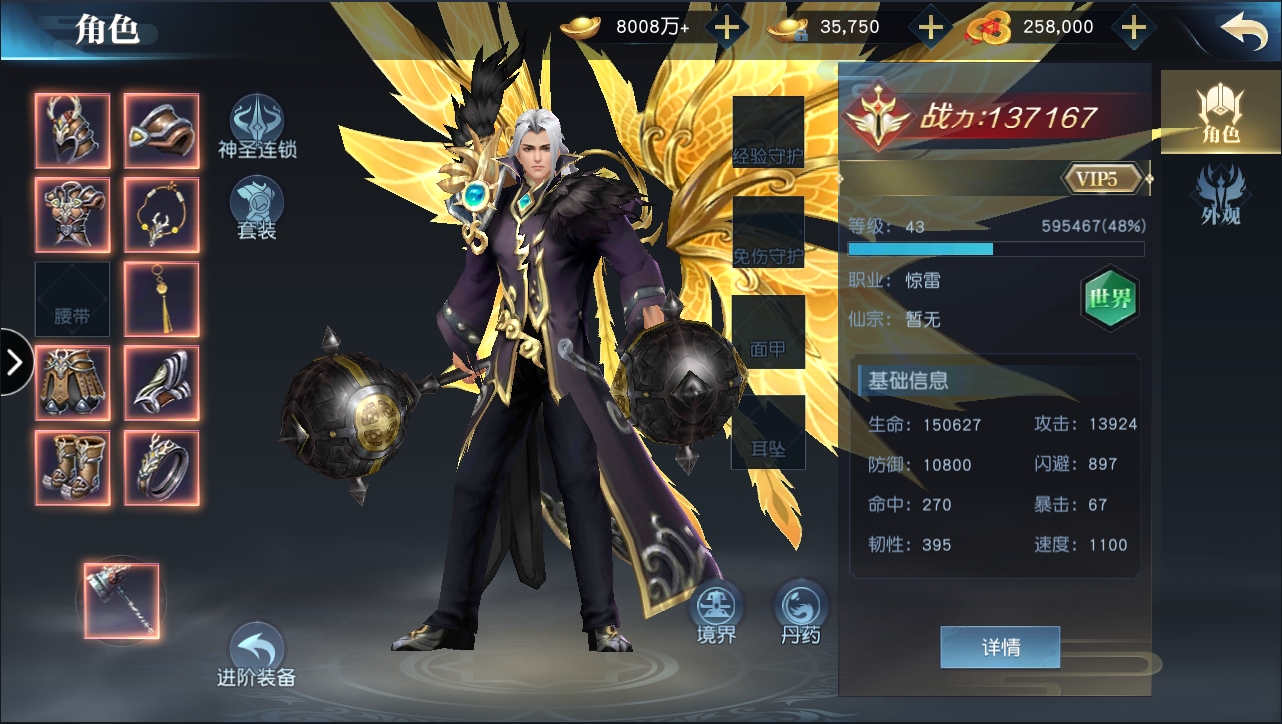
Task: Select the equipped boots slot
Action: point(72,468)
